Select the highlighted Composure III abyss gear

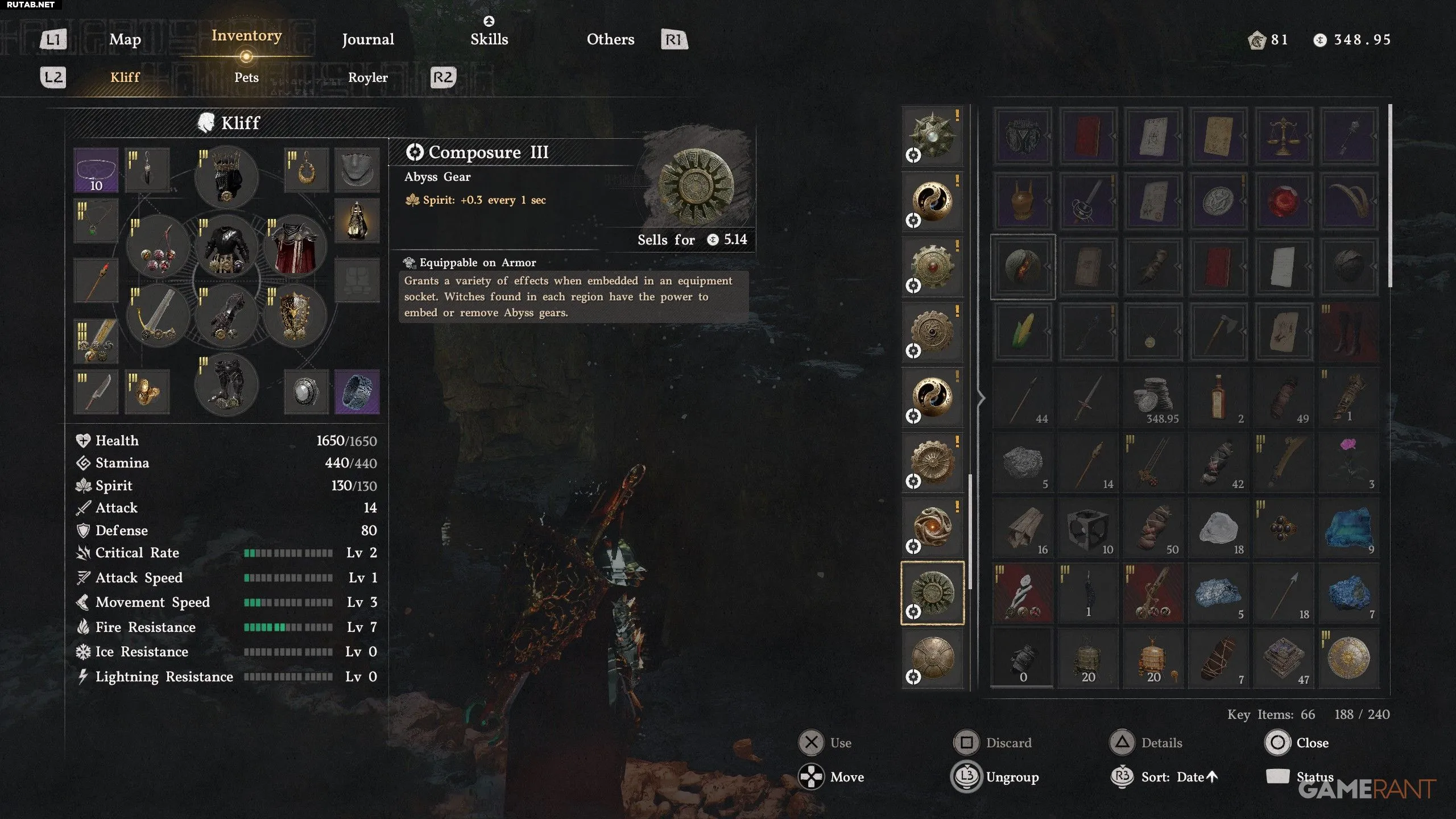tap(933, 593)
